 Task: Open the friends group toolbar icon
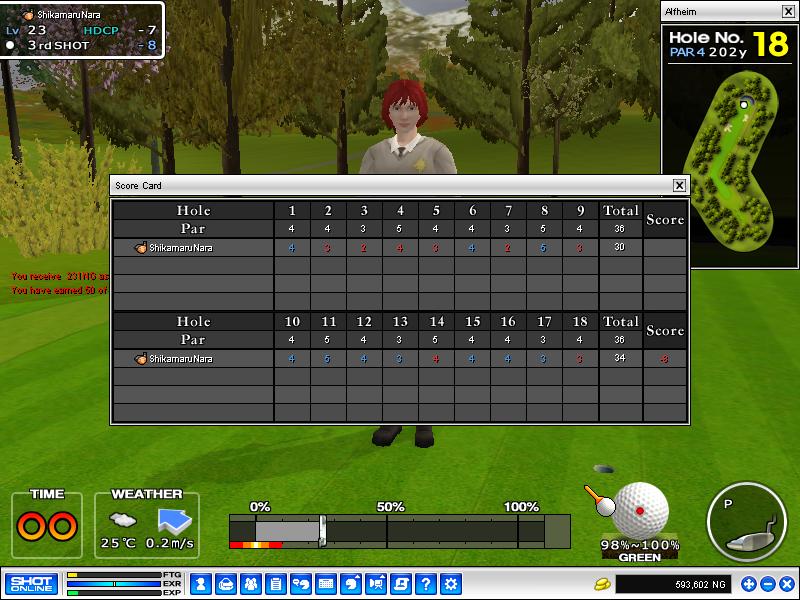click(251, 584)
